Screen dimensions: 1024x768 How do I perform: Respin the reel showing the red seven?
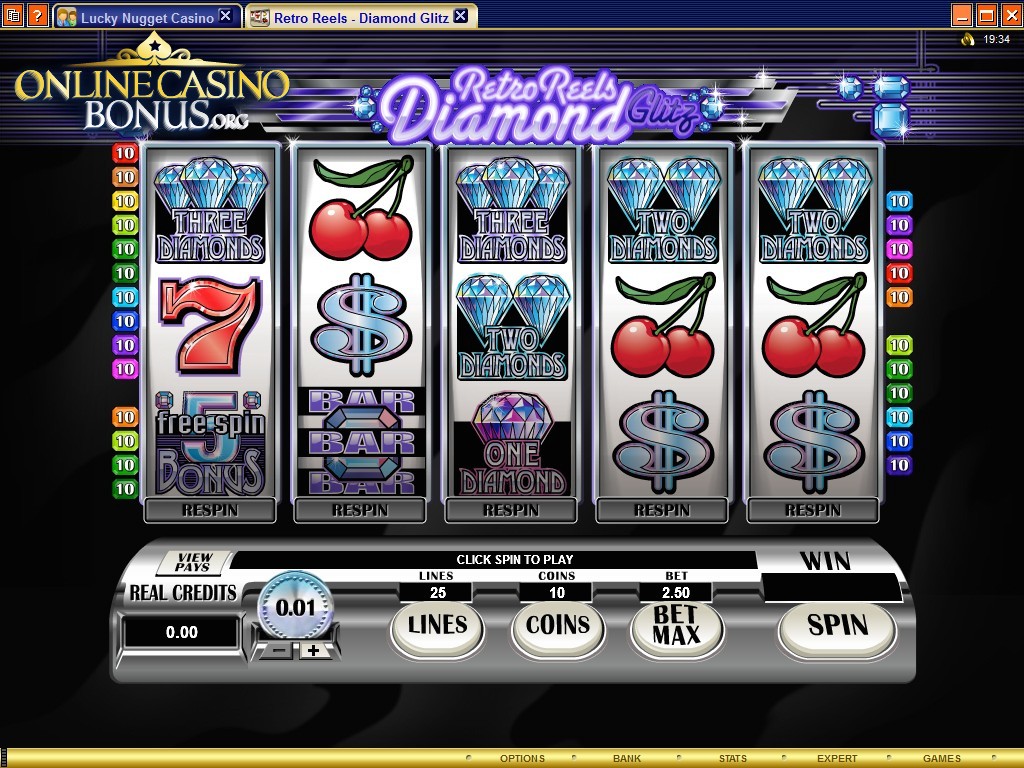coord(209,510)
